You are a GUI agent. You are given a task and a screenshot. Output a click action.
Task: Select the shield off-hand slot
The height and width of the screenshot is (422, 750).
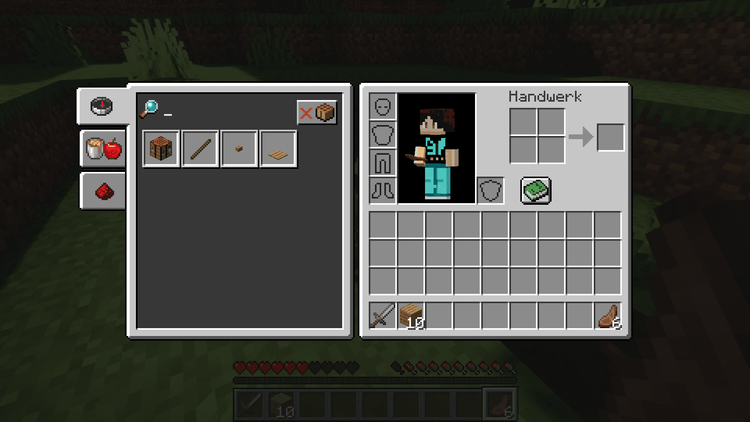tap(490, 190)
